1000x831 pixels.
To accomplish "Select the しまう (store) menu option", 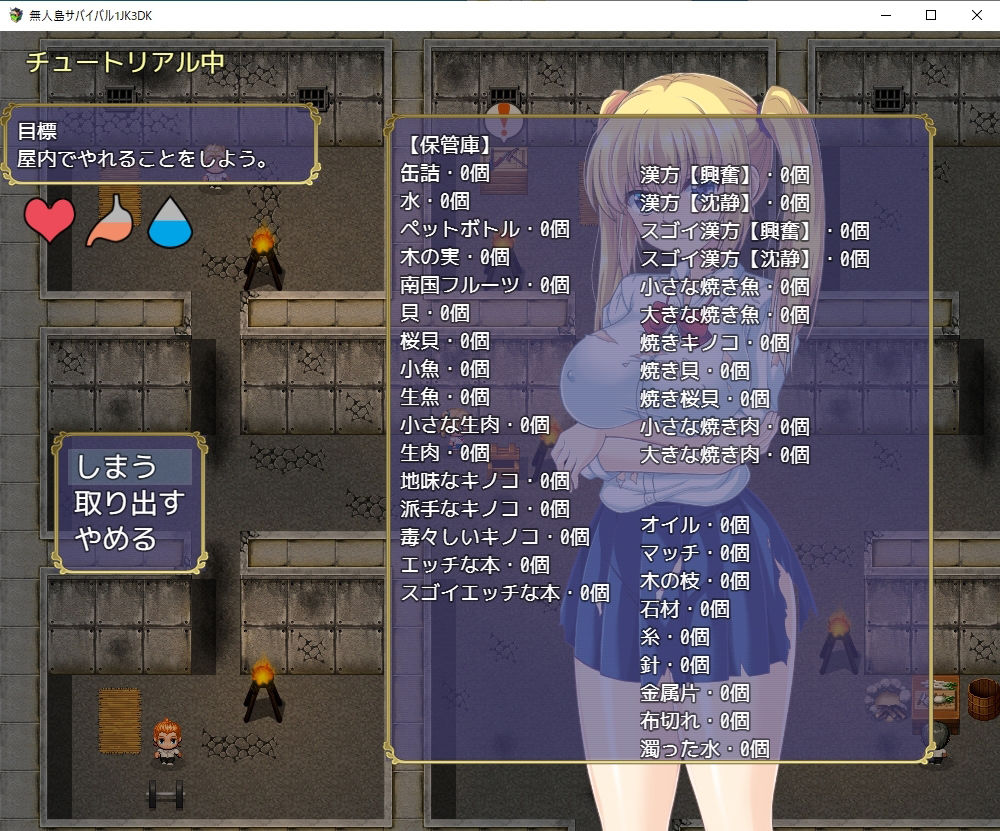I will tap(118, 467).
